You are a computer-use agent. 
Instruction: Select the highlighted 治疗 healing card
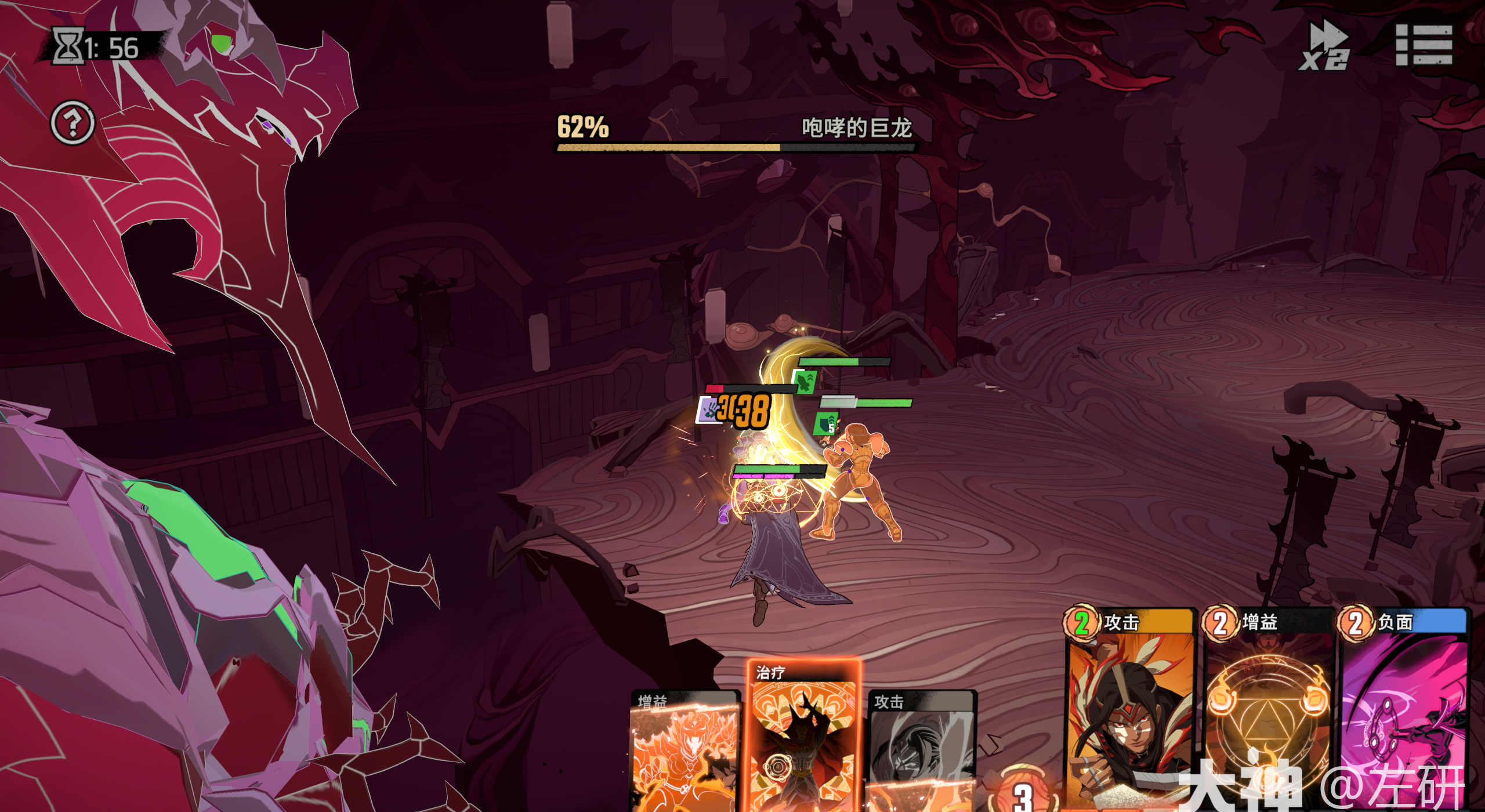pos(803,737)
